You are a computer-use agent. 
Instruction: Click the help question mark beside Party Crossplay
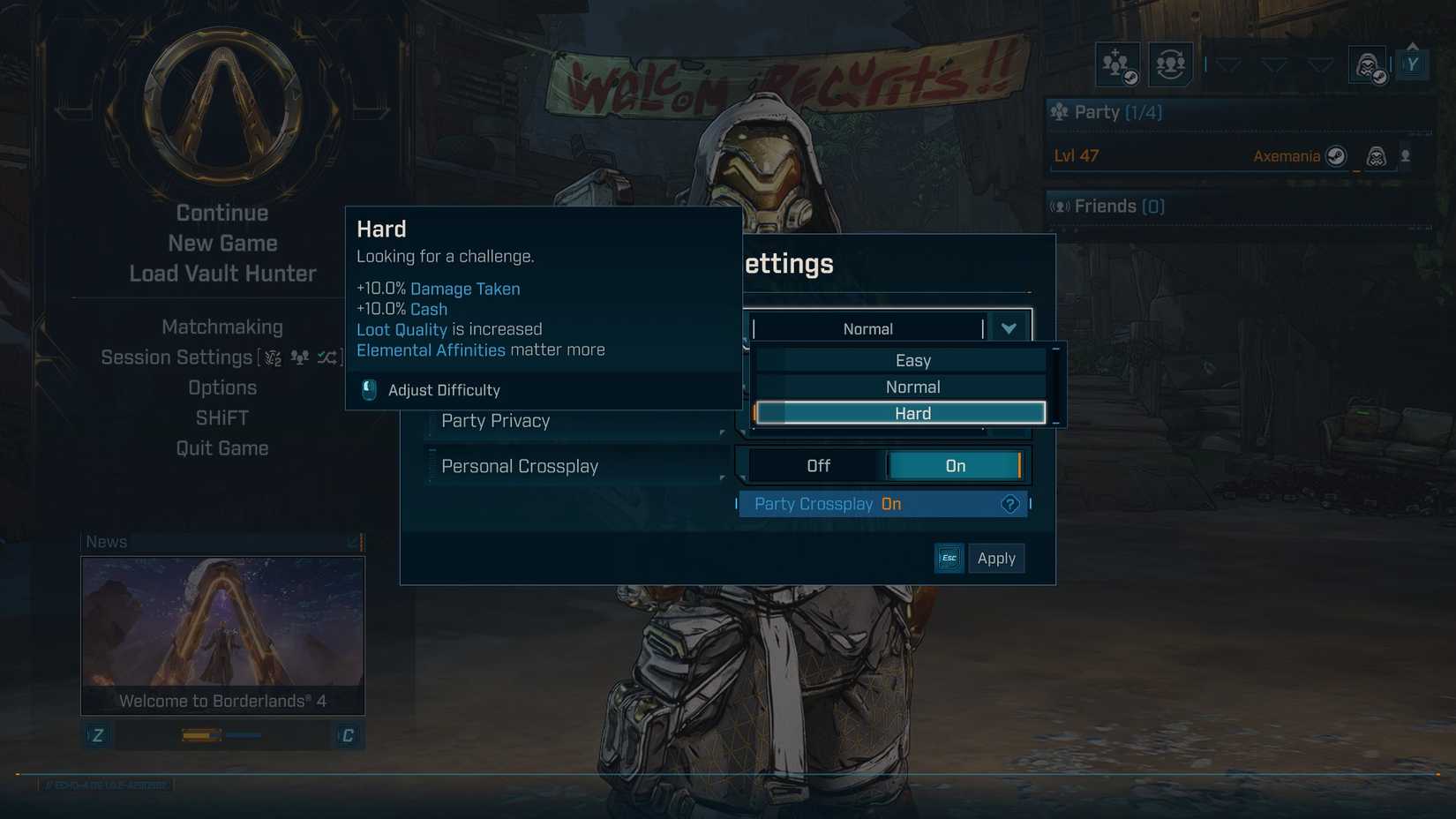1009,504
